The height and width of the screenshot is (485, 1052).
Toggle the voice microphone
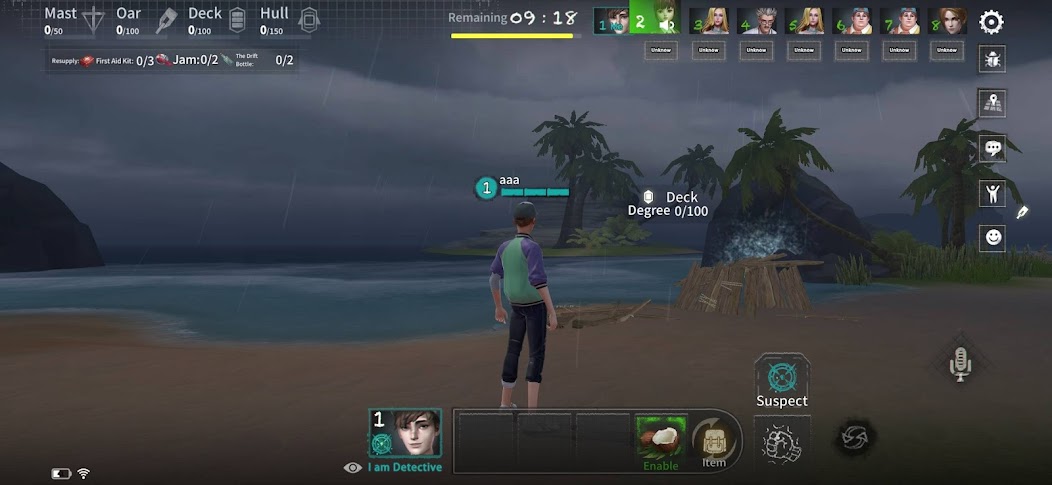pos(960,364)
